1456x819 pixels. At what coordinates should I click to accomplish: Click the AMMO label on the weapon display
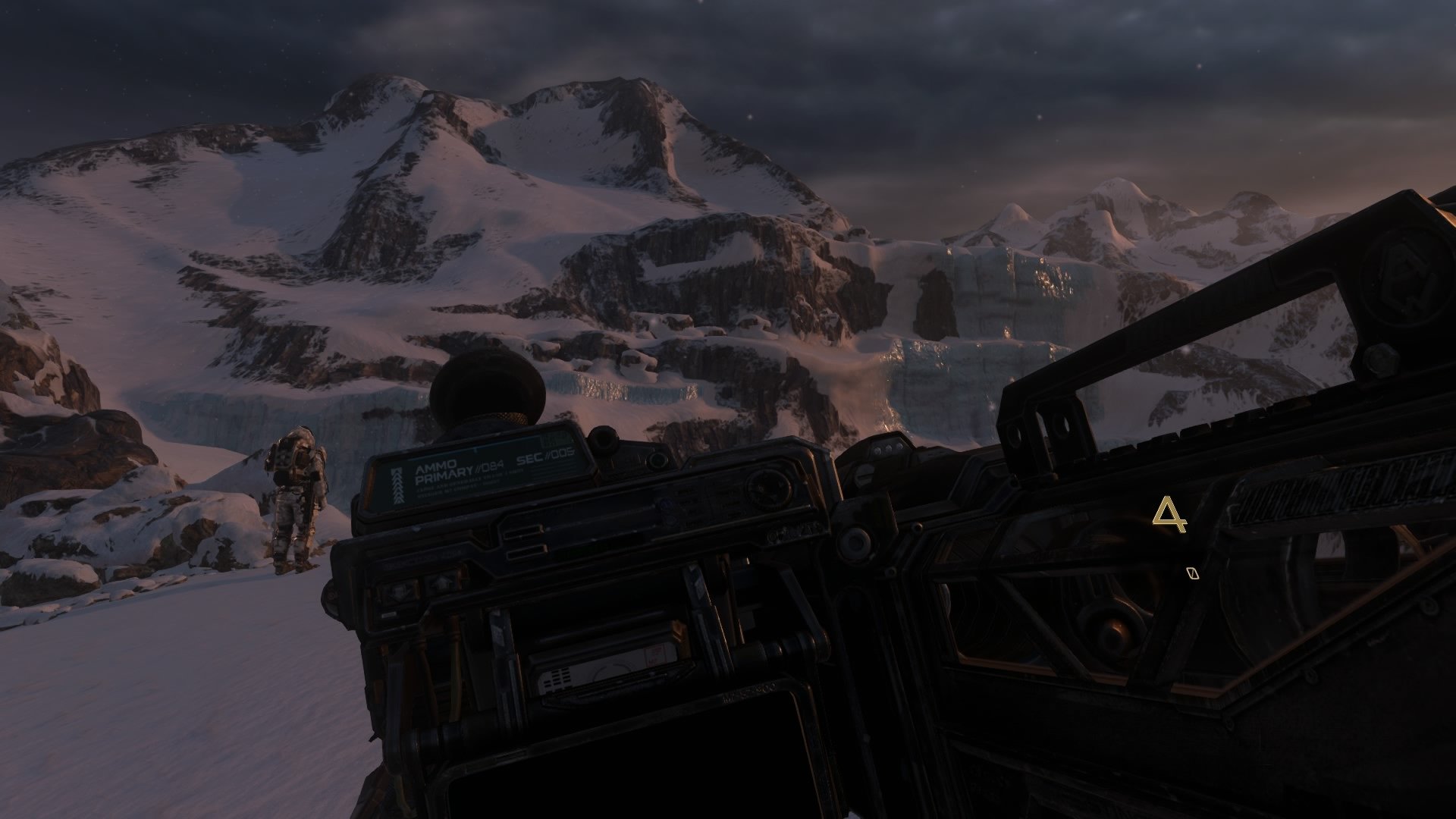pos(437,466)
